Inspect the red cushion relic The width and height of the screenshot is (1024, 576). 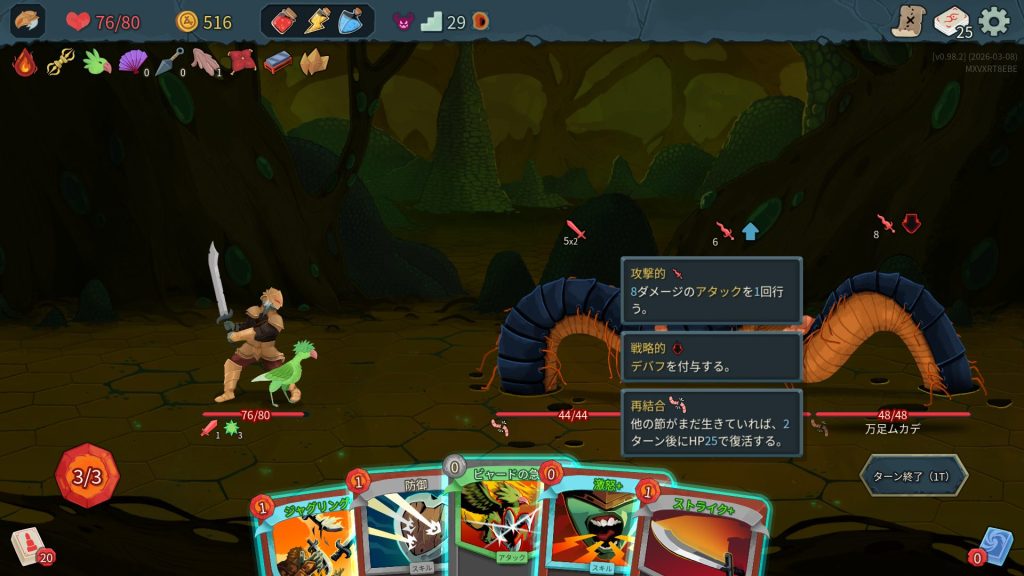(242, 63)
